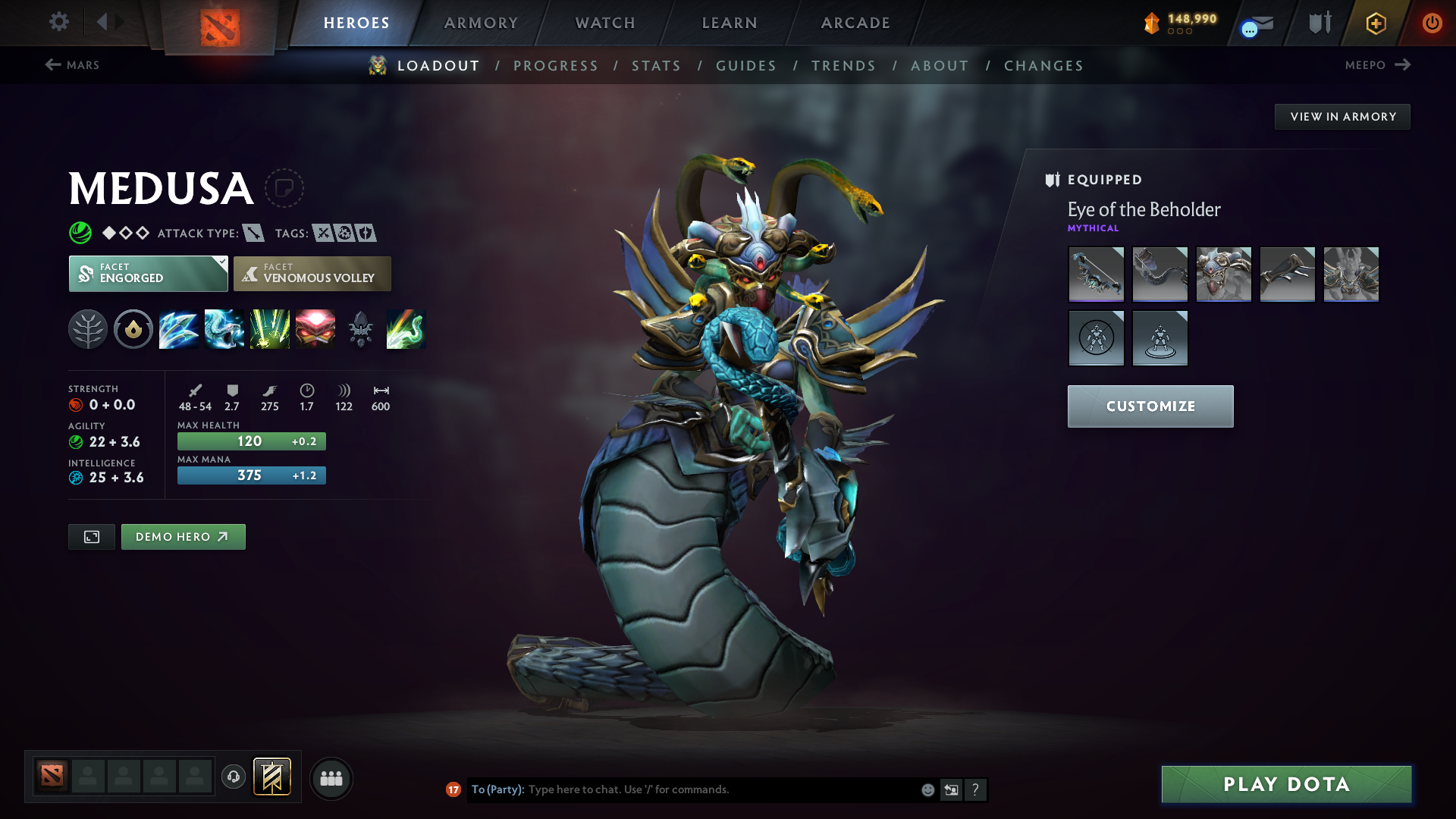The width and height of the screenshot is (1456, 819).
Task: Click VIEW IN ARMORY
Action: [x=1342, y=116]
